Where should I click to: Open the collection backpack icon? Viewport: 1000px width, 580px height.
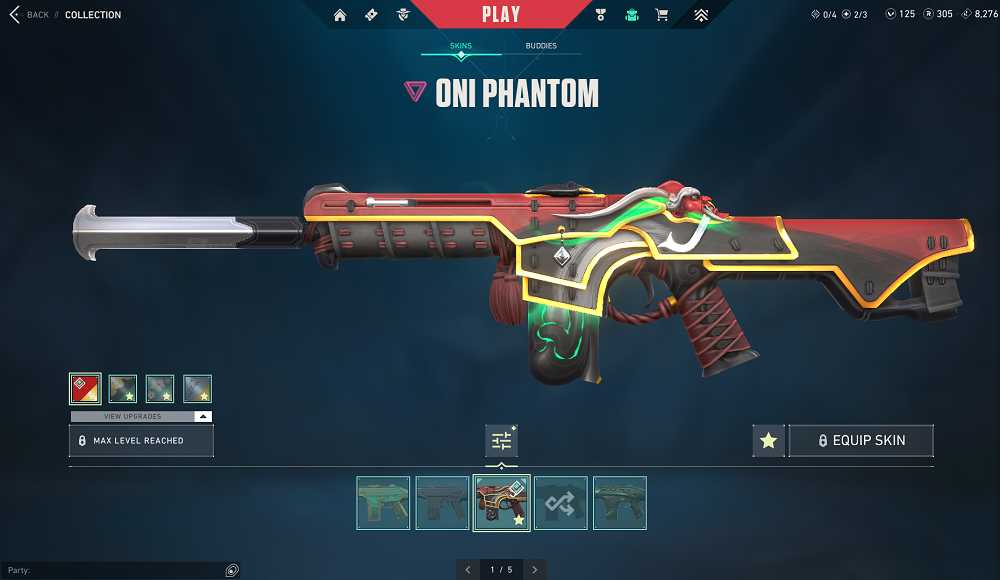(x=631, y=15)
